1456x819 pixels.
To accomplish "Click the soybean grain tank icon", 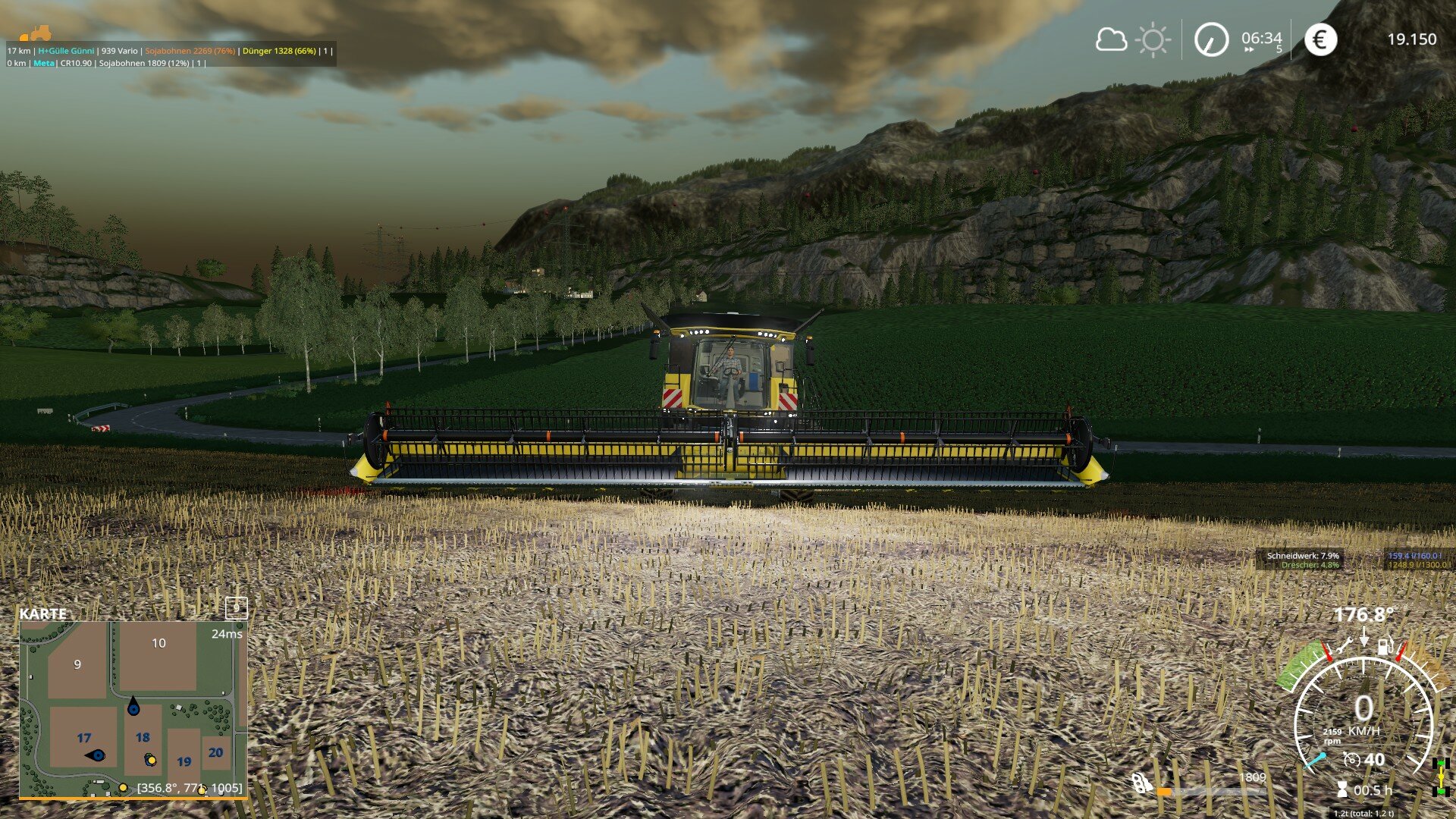I will [1142, 783].
